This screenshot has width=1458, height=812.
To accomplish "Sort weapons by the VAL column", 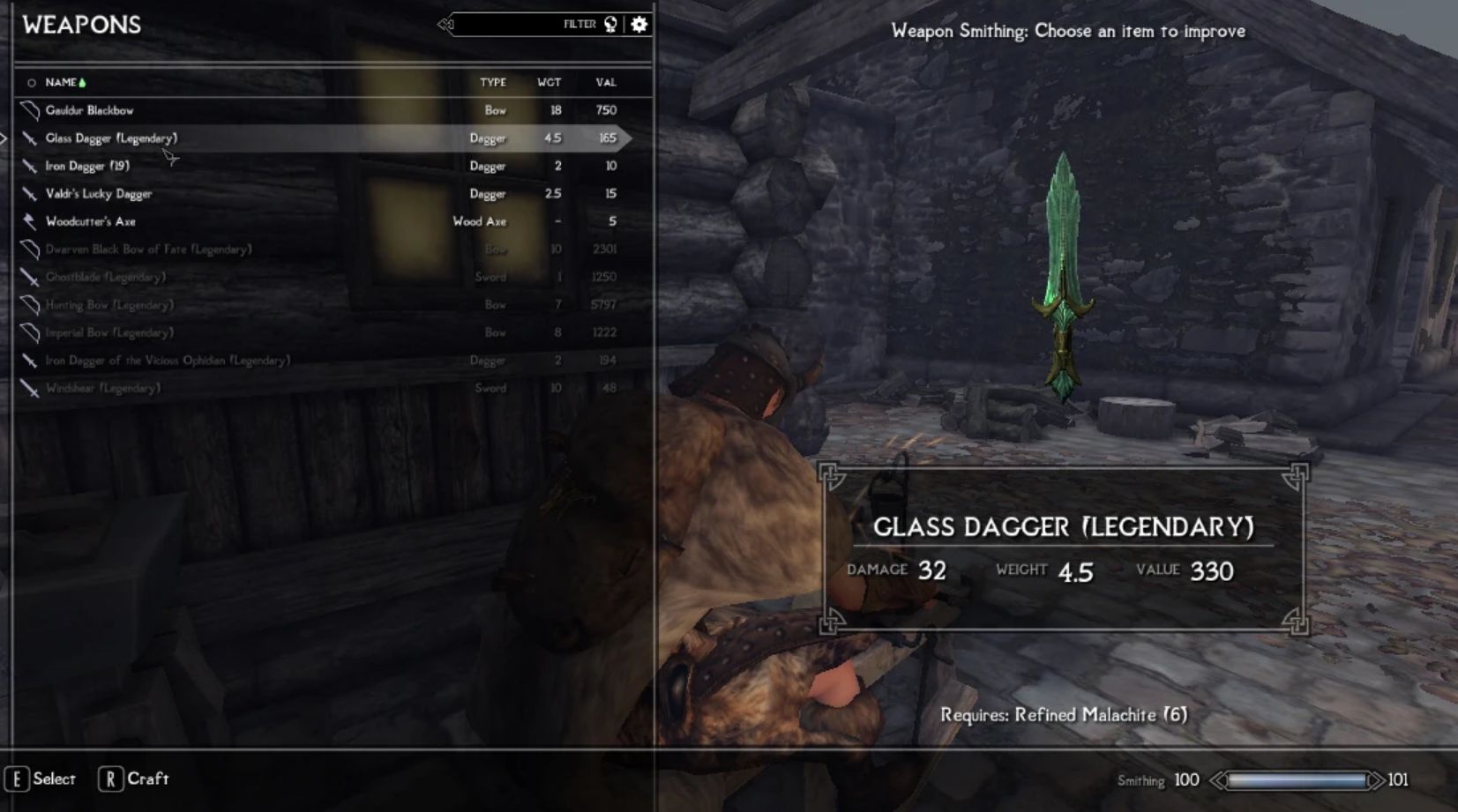I will point(605,82).
